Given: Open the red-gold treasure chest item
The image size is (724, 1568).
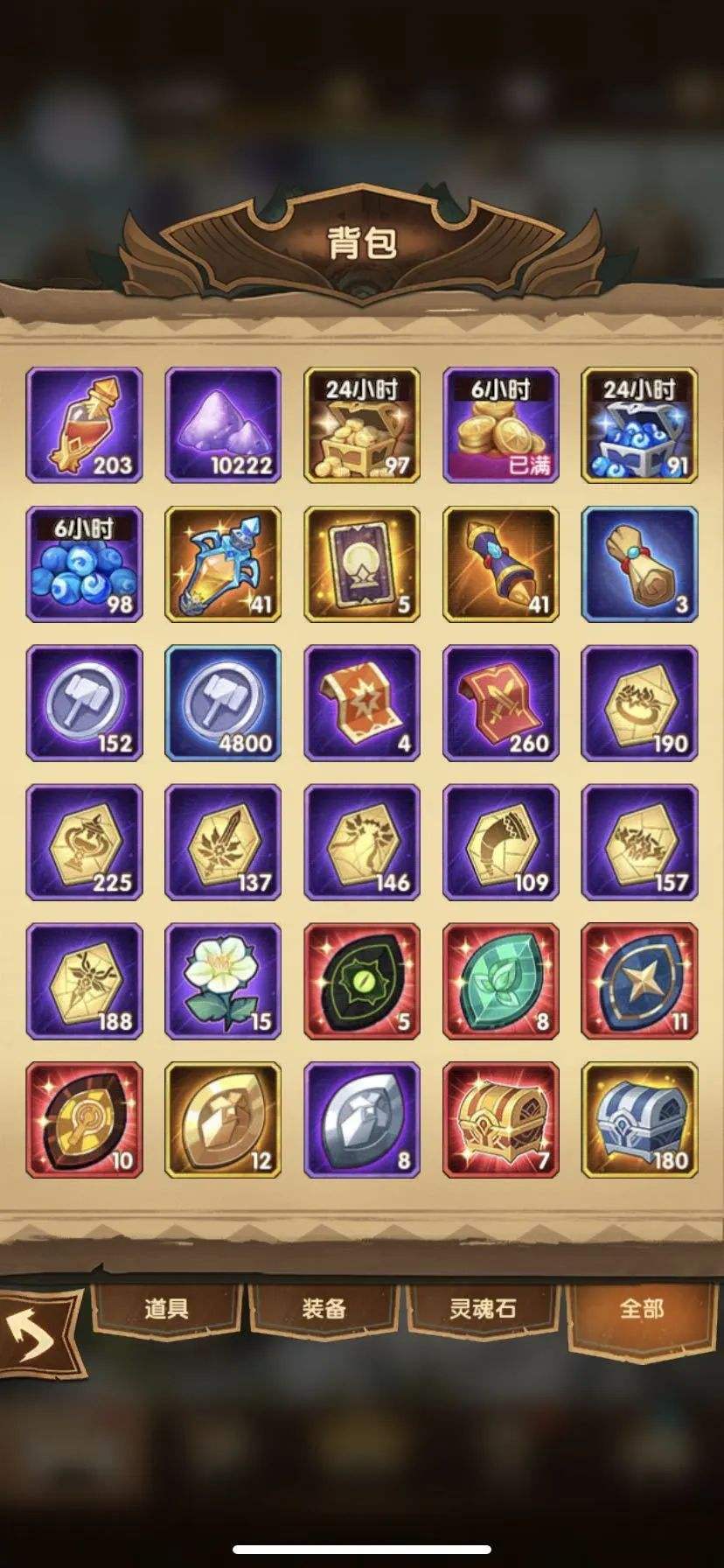Looking at the screenshot, I should 501,1120.
